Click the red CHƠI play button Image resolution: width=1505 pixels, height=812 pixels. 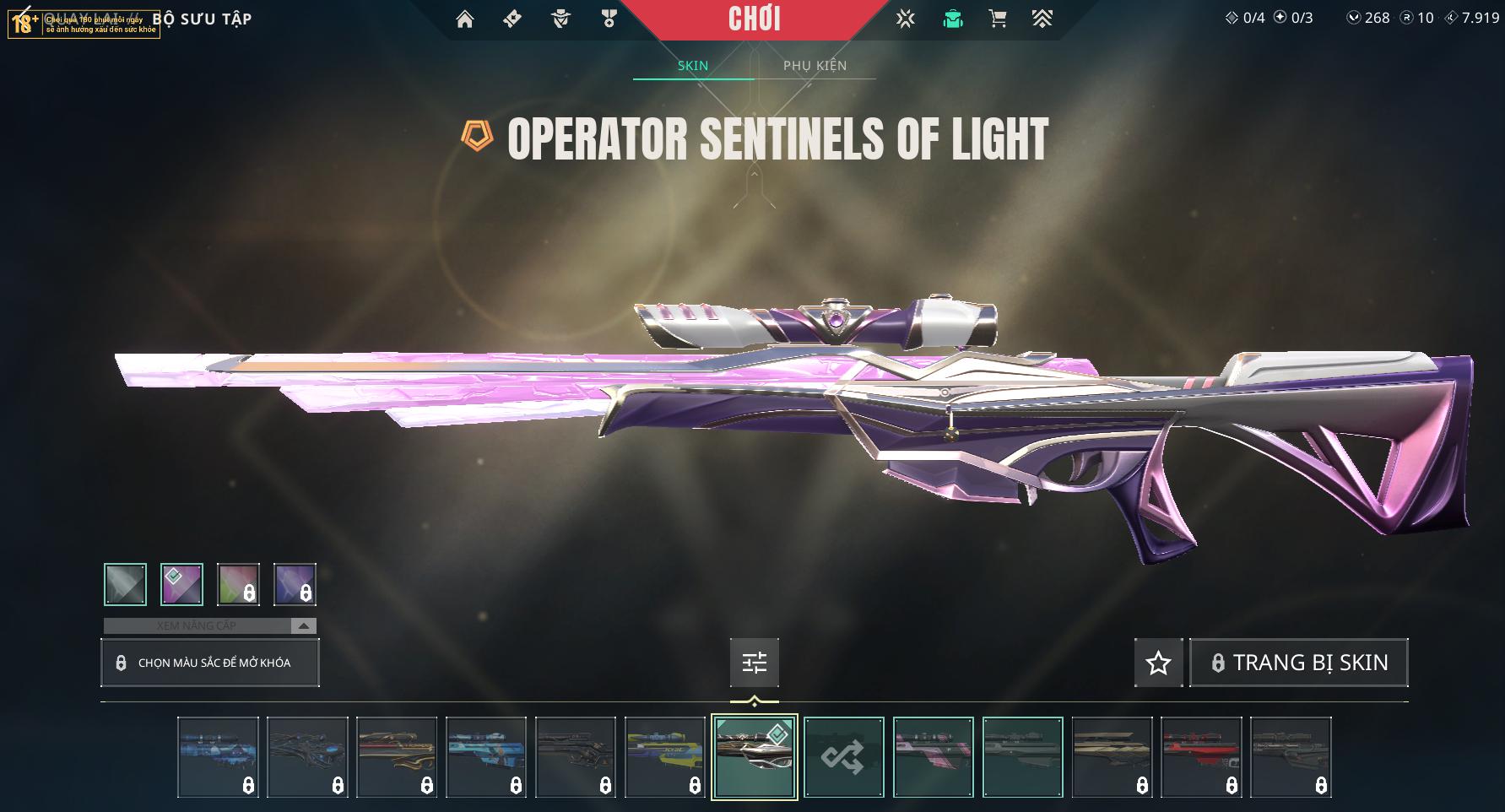(x=754, y=19)
